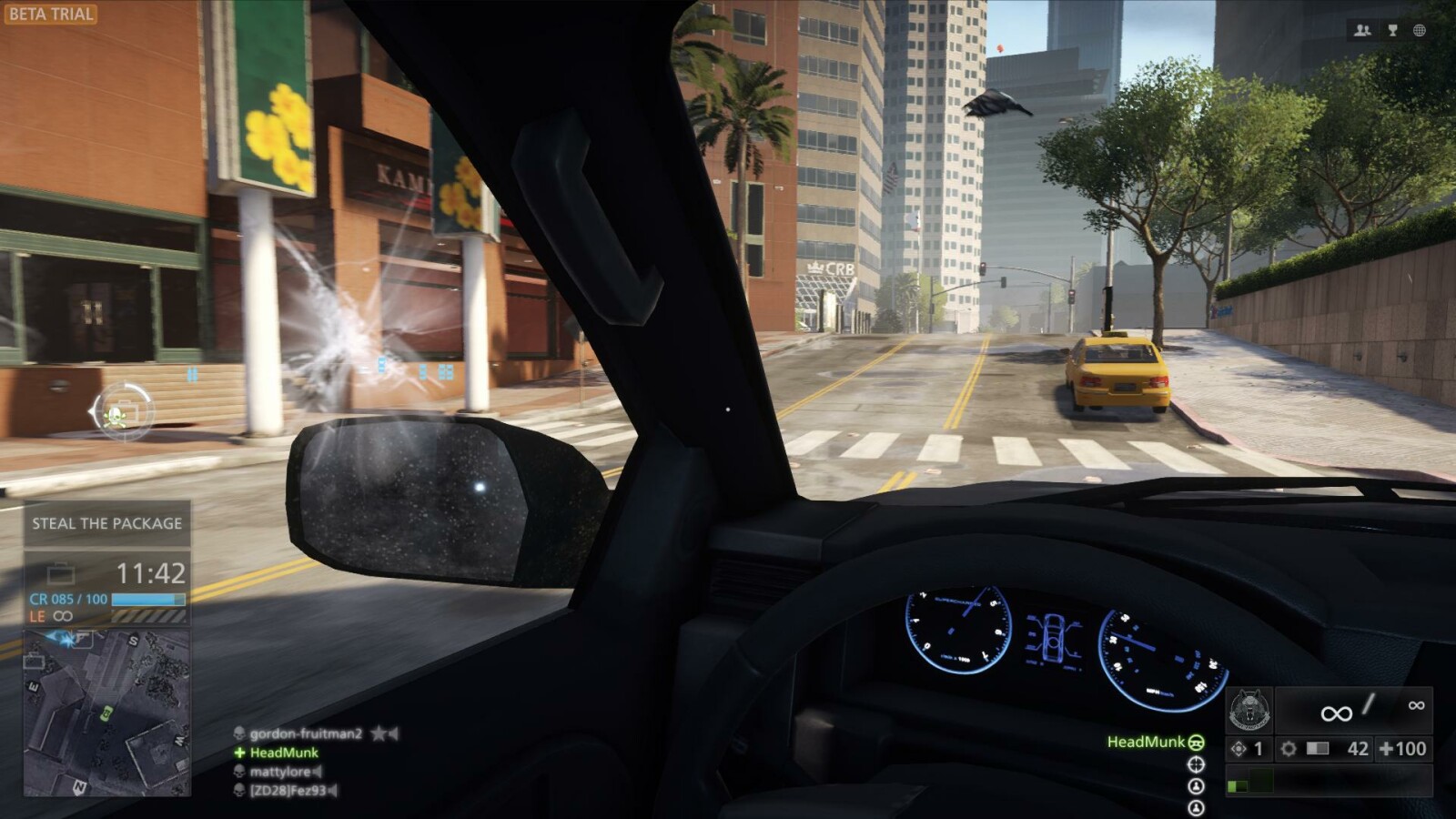Open the friends icon in the top bar
This screenshot has width=1456, height=819.
(x=1362, y=30)
